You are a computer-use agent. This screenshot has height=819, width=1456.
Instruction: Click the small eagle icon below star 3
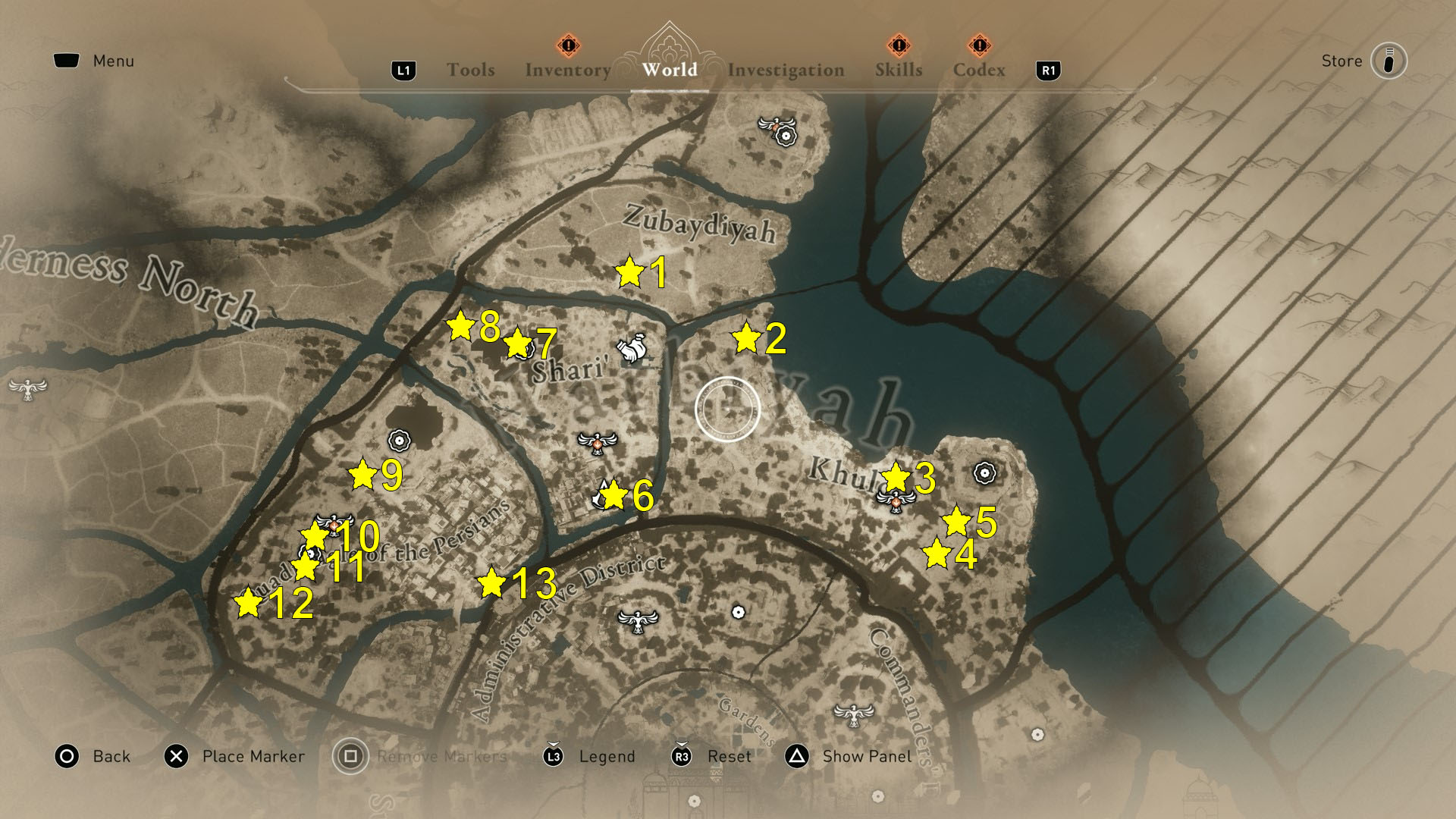895,502
